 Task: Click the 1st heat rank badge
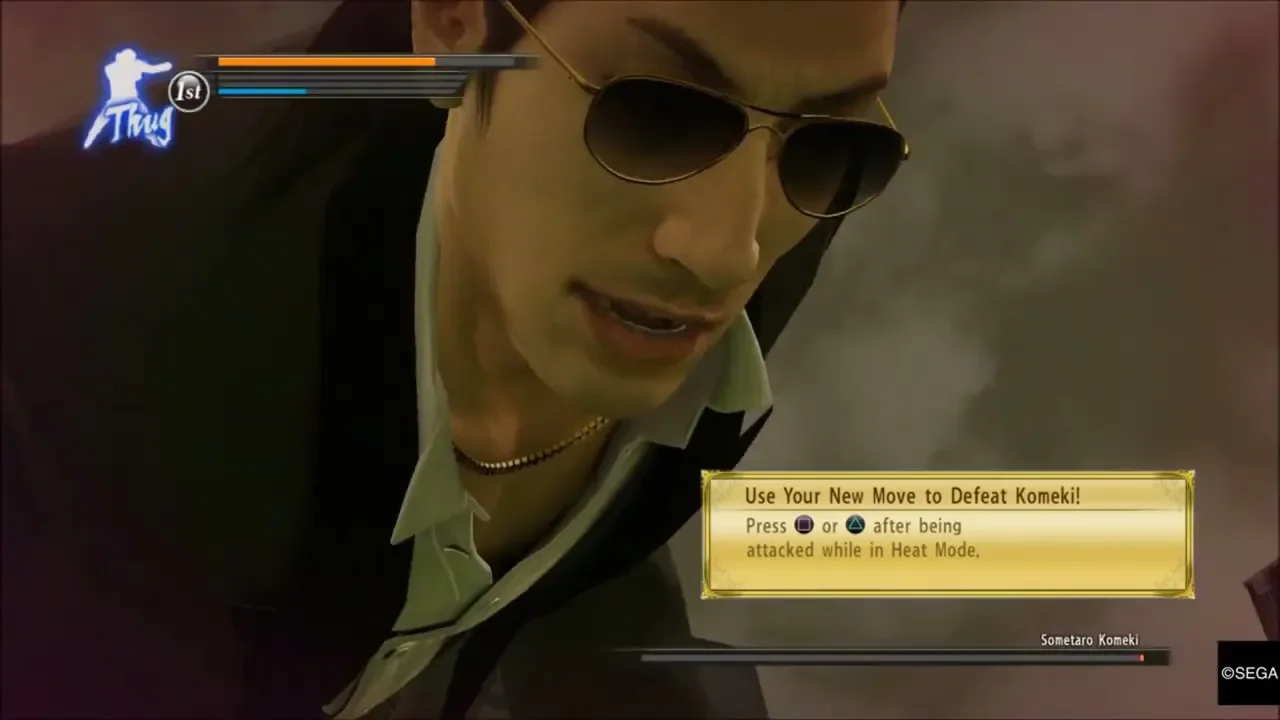[188, 91]
